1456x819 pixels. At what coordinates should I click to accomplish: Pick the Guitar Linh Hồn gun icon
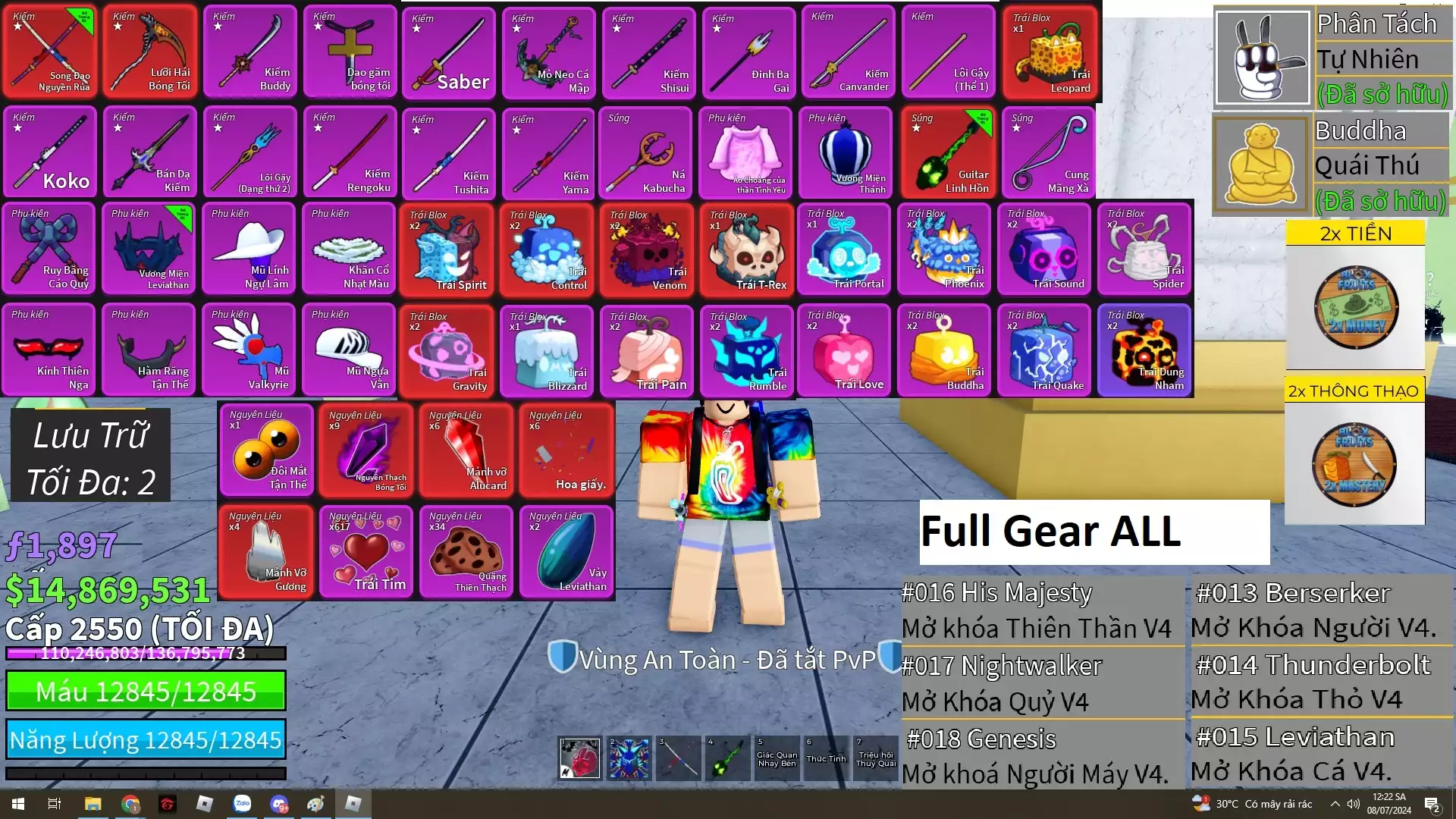[949, 152]
